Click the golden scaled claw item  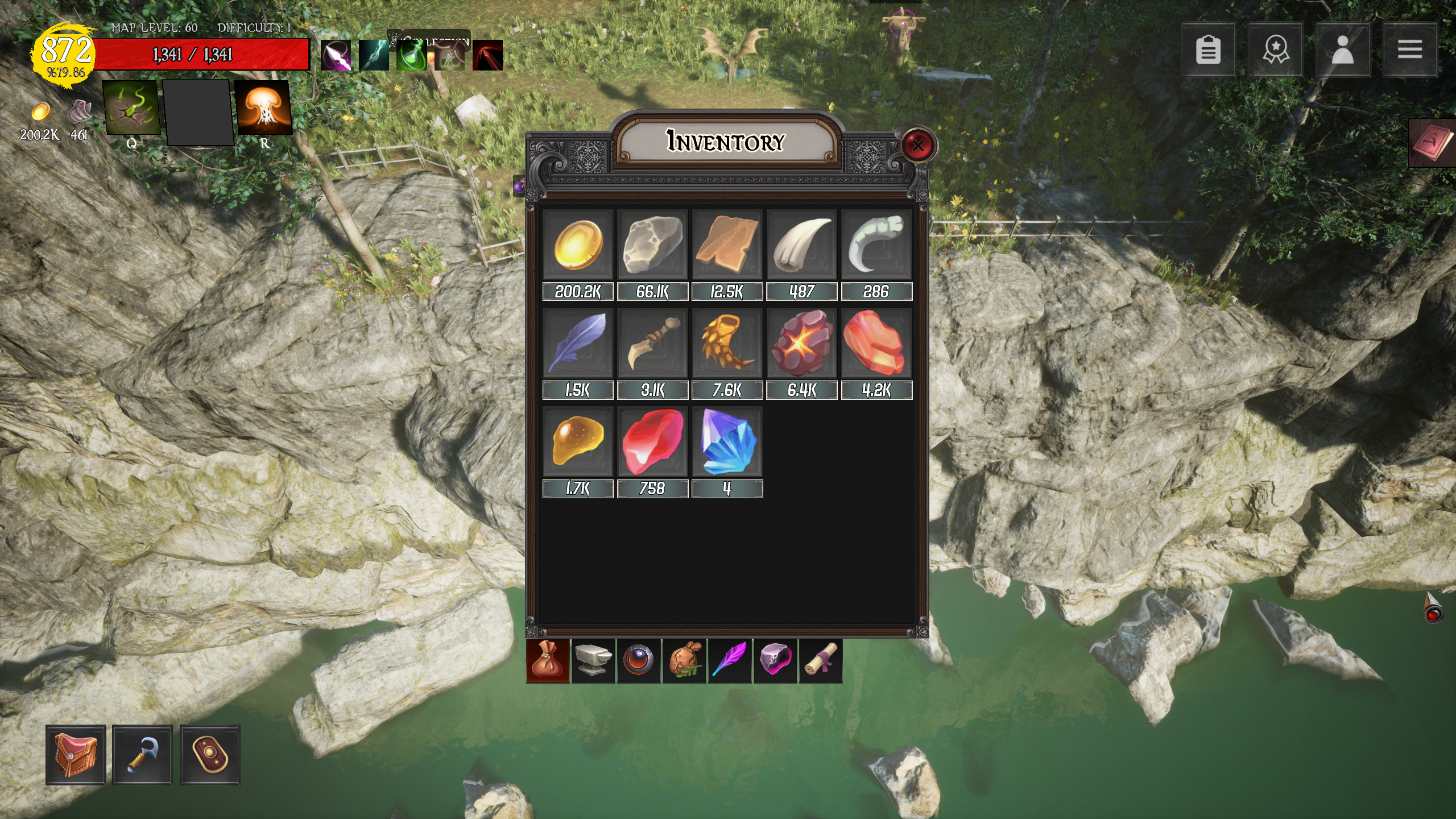coord(727,344)
